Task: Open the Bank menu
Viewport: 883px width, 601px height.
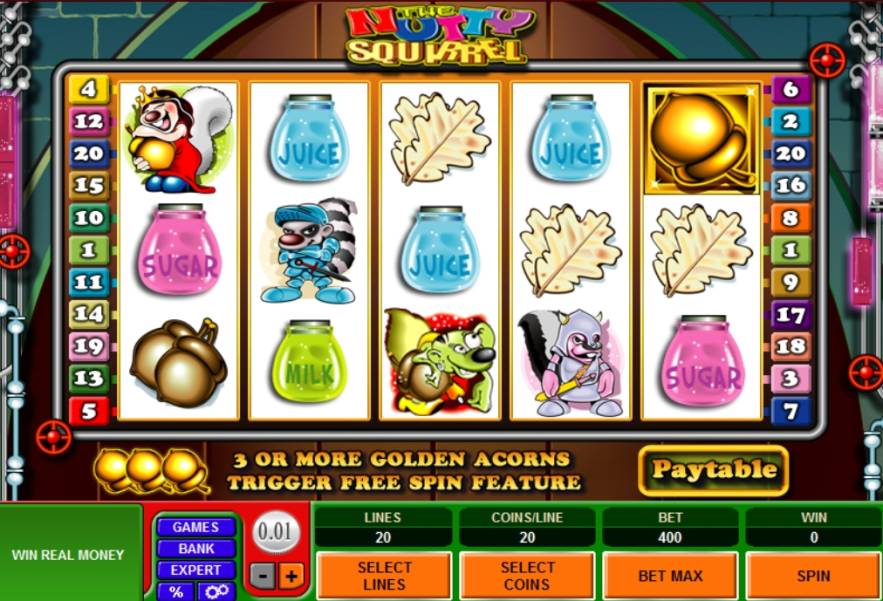Action: (196, 548)
